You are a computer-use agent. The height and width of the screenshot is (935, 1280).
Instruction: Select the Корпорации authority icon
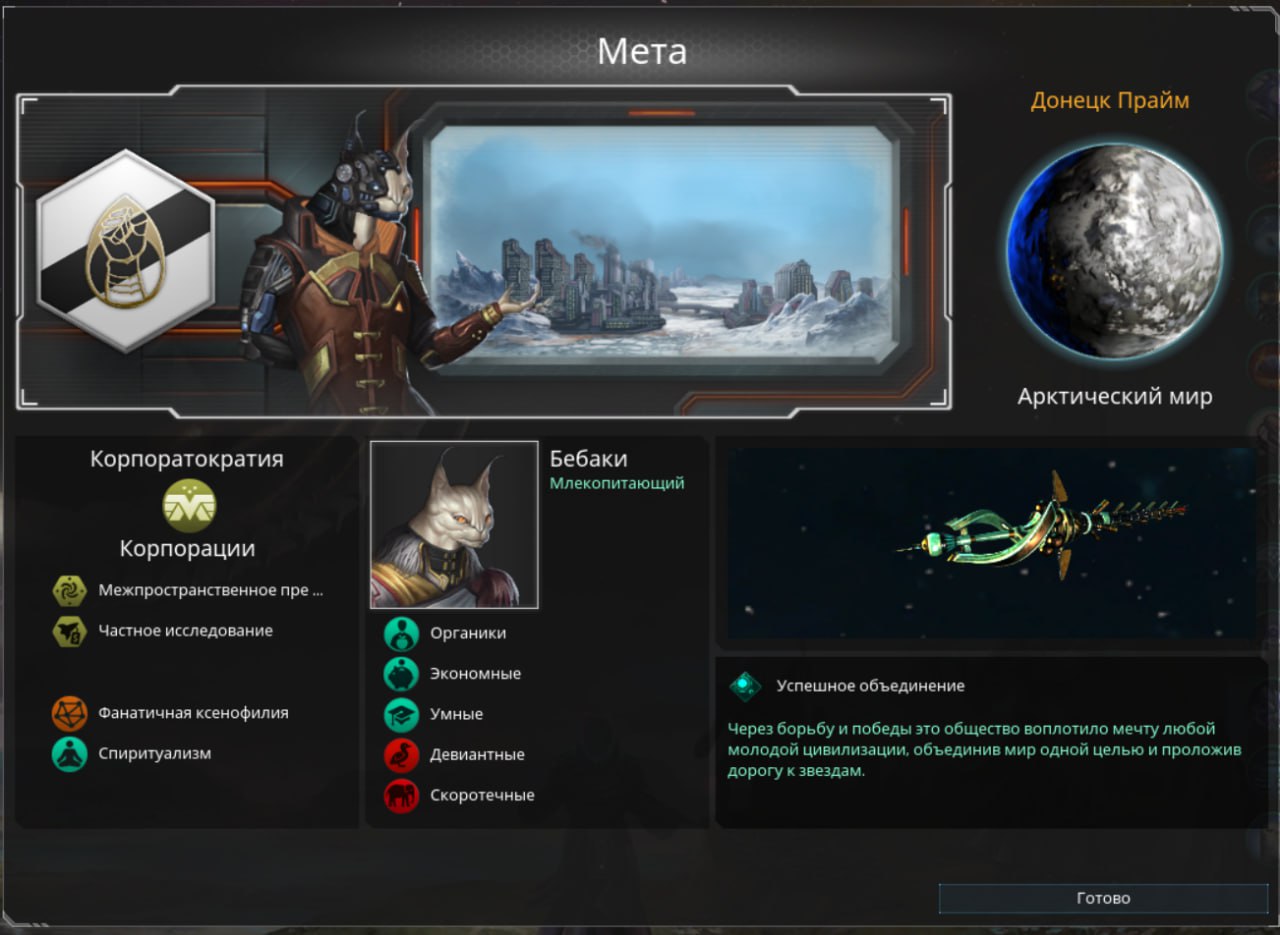click(188, 505)
